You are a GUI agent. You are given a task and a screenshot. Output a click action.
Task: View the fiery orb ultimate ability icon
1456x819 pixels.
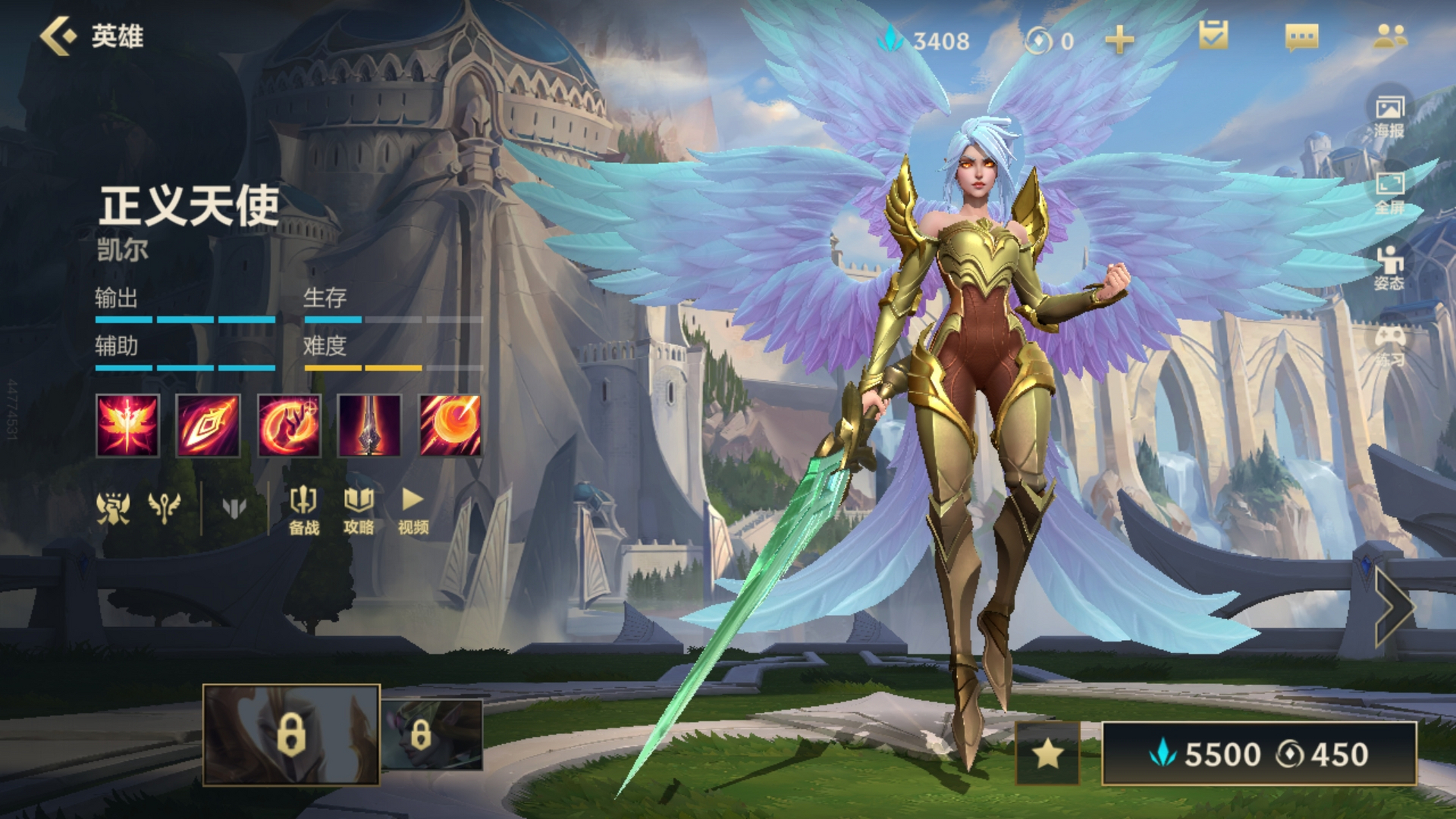450,425
